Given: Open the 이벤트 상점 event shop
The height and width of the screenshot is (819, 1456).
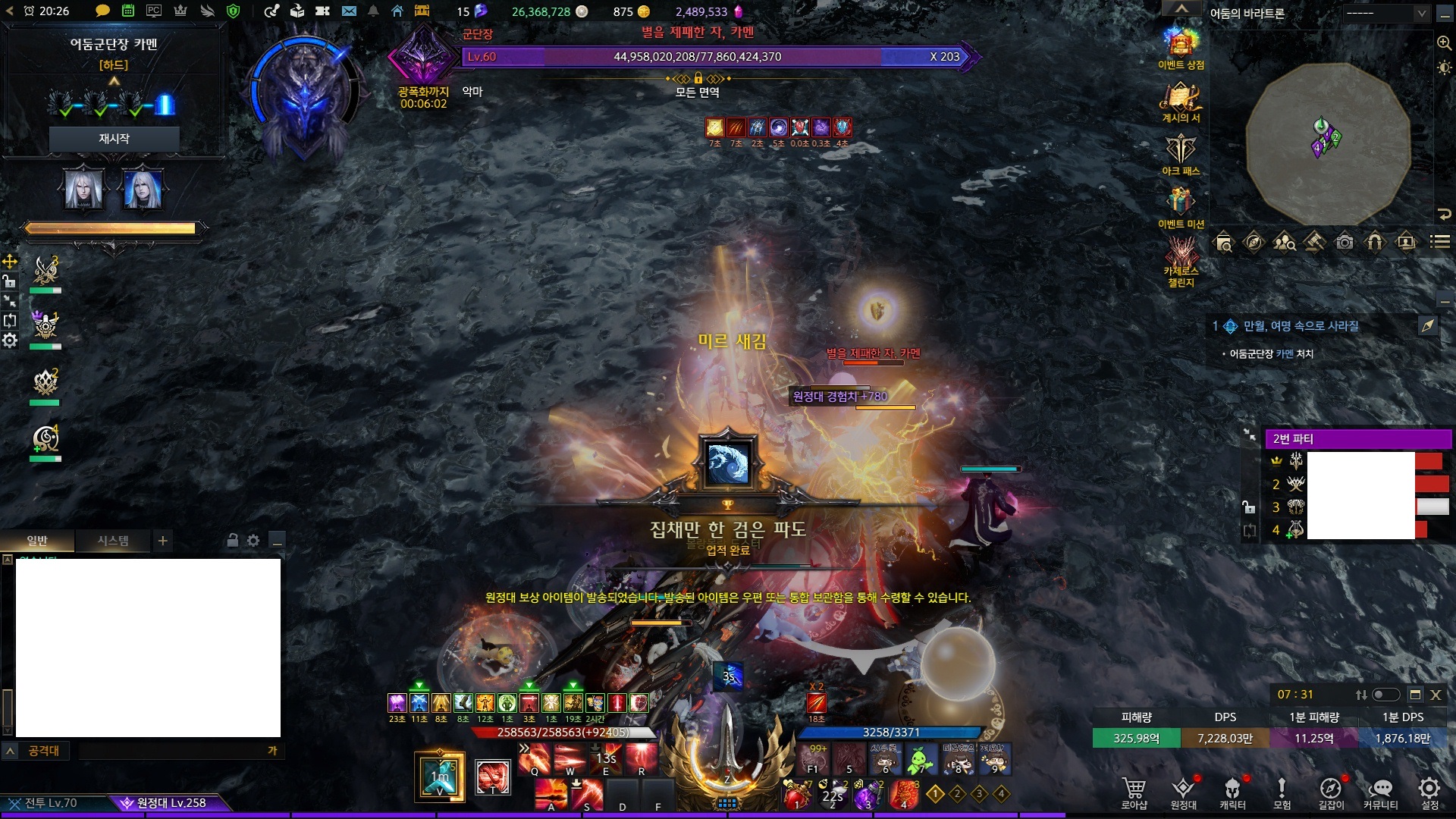Looking at the screenshot, I should [x=1181, y=47].
